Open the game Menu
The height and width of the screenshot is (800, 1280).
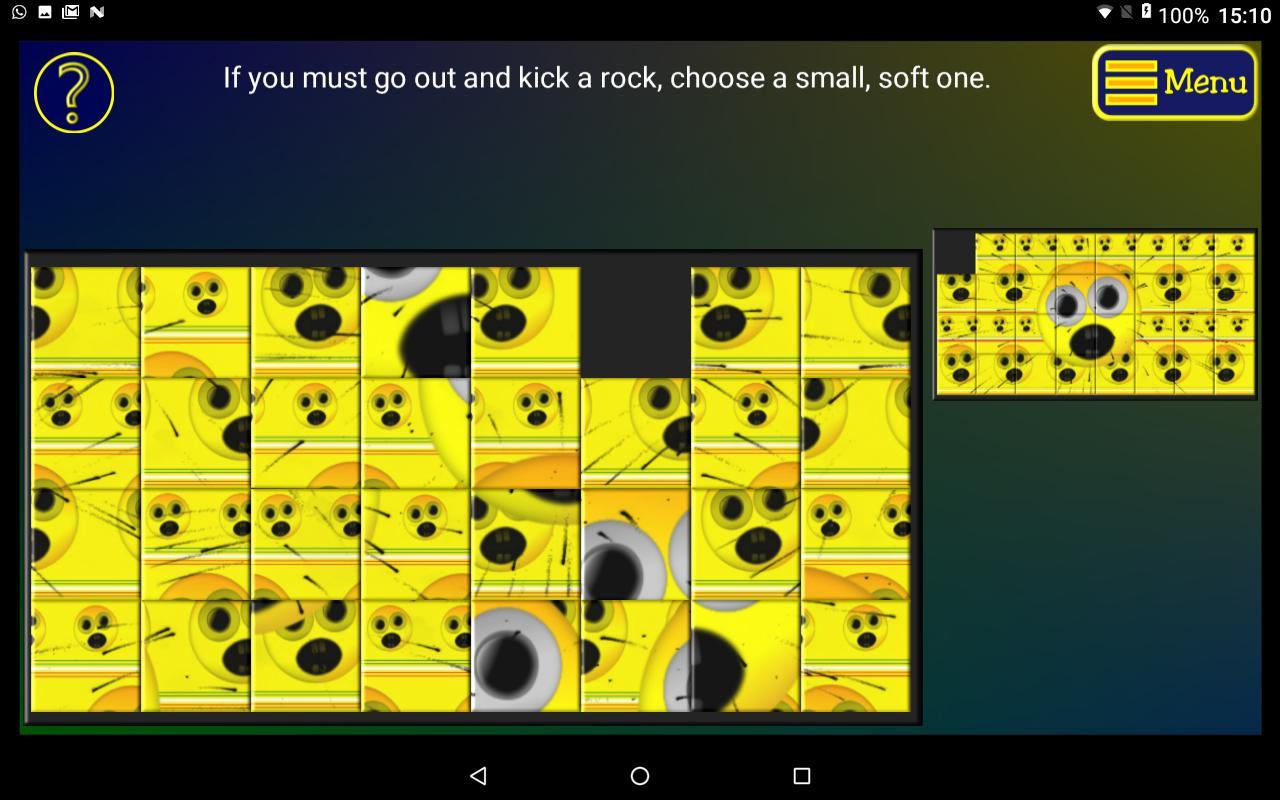[1173, 82]
